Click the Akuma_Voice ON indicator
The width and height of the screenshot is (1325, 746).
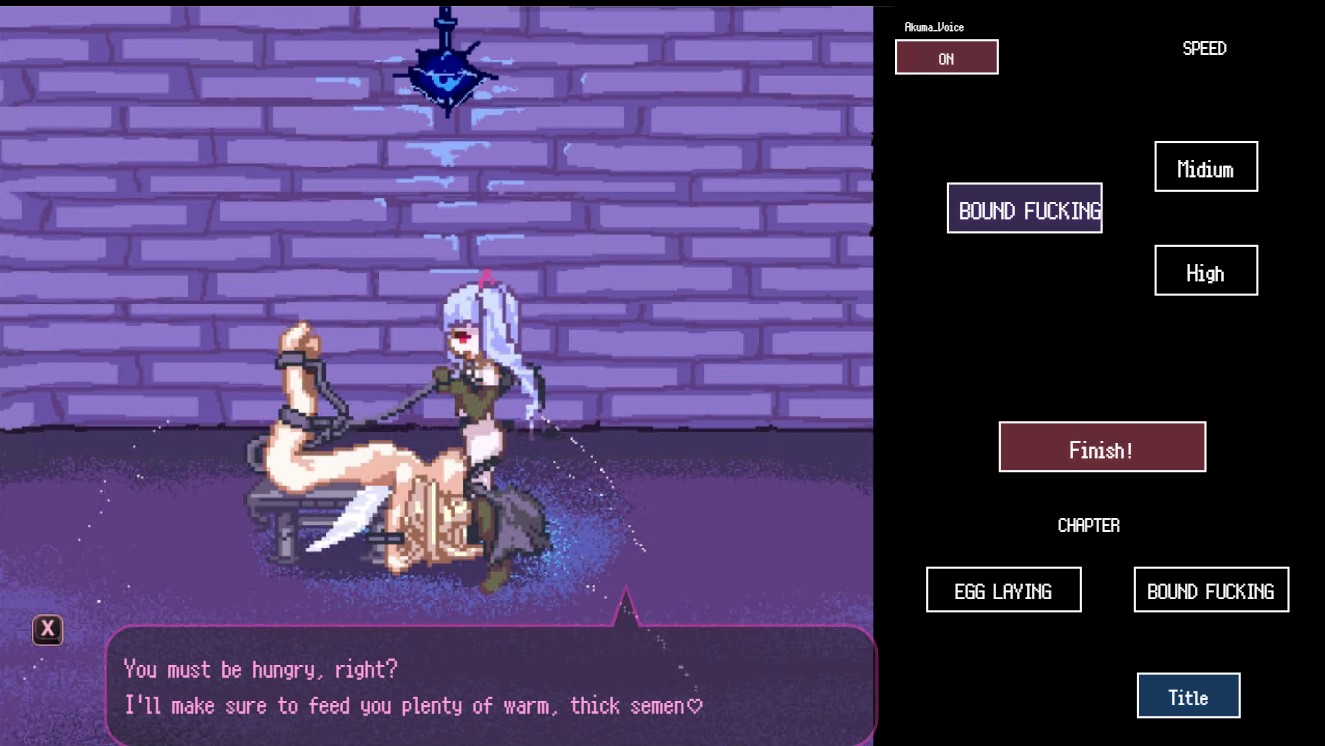[x=946, y=57]
